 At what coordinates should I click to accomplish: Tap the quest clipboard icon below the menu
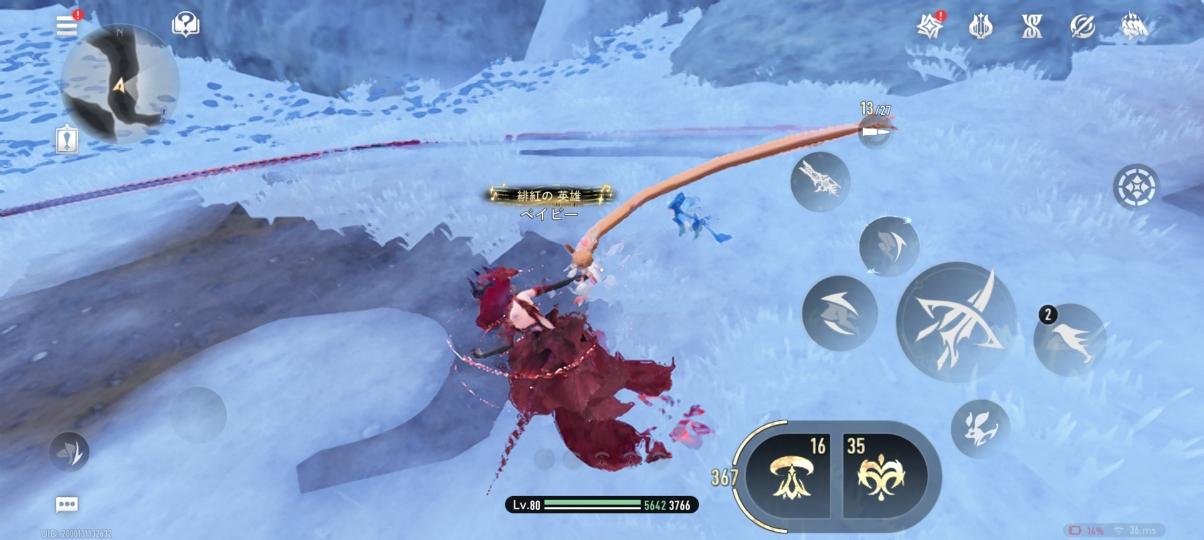click(67, 140)
